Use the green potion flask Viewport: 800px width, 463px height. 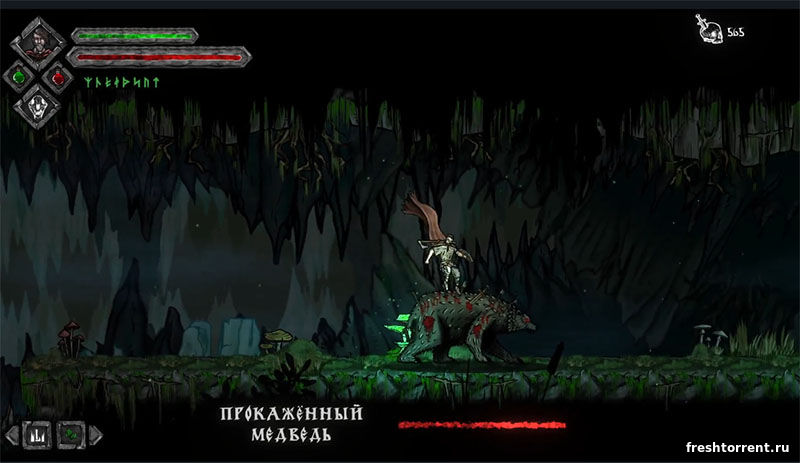pos(19,75)
